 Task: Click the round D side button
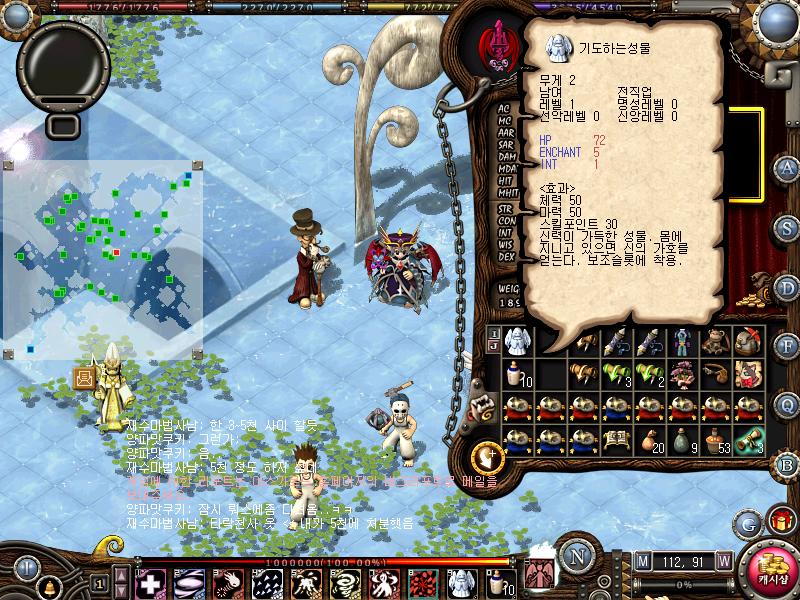click(x=786, y=287)
